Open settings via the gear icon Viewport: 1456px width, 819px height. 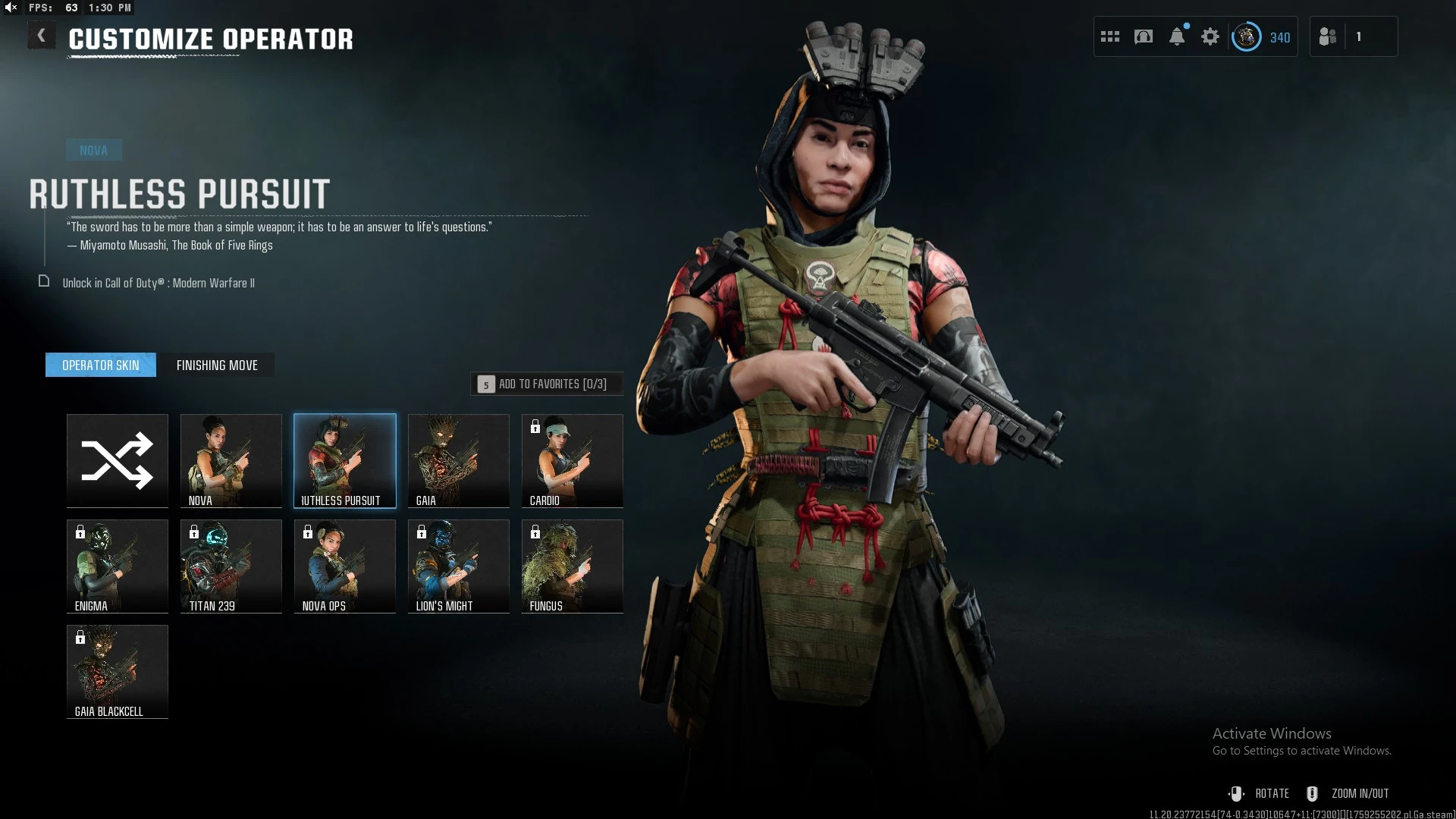tap(1210, 36)
